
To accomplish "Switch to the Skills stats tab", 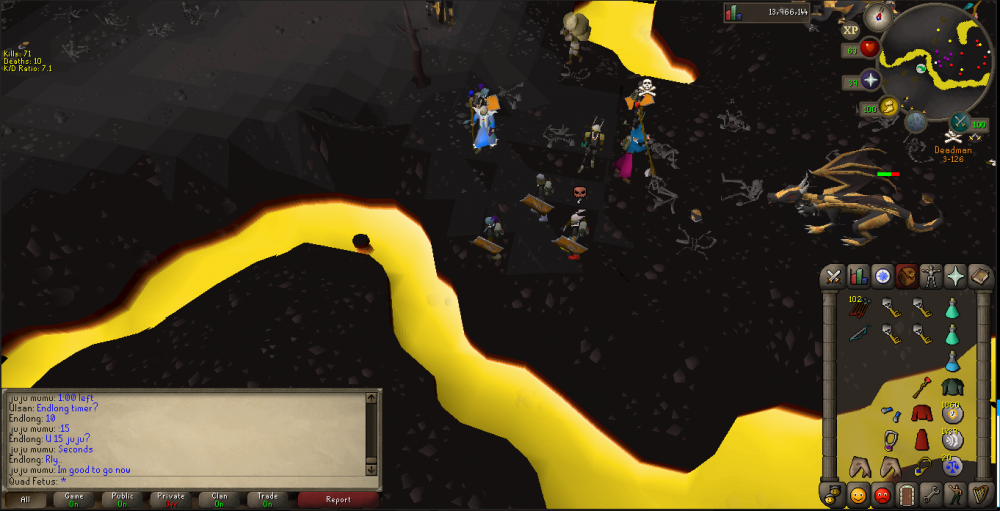I will coord(857,276).
